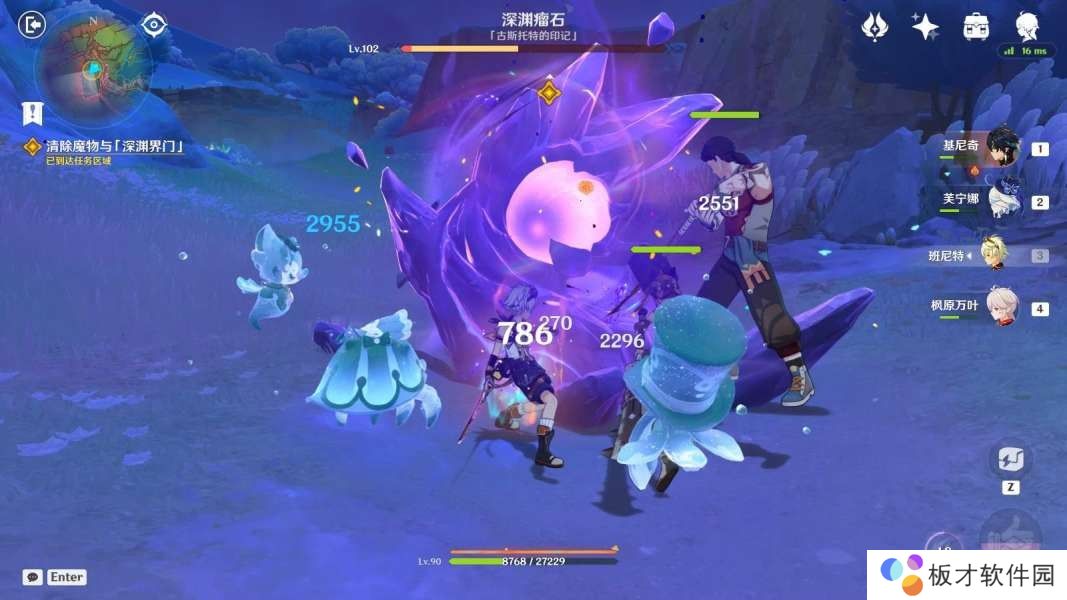The height and width of the screenshot is (600, 1067).
Task: Use the gadget icon above the Z label
Action: click(1010, 460)
